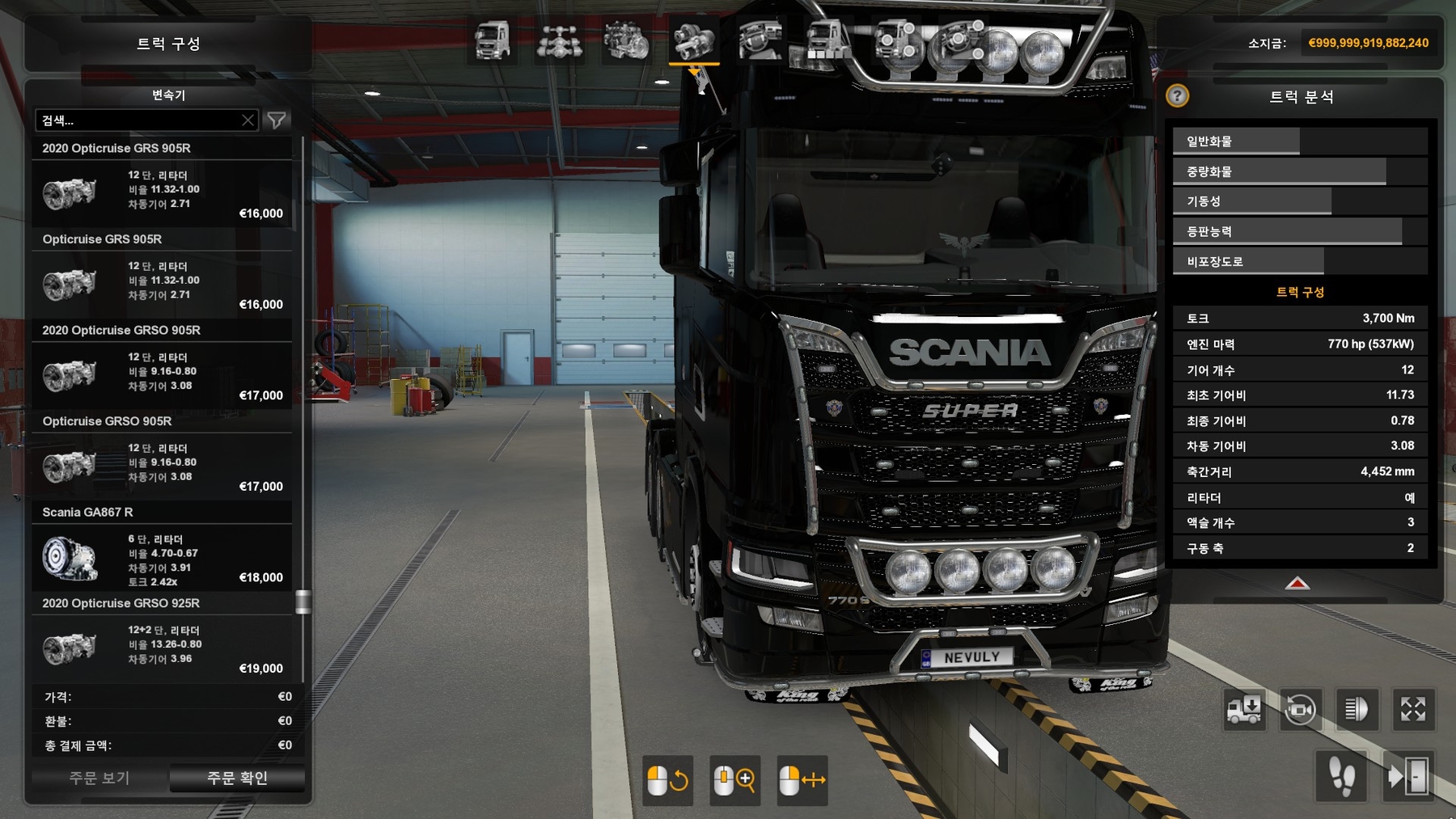
Task: Click the 주문 보기 order view button
Action: coord(99,778)
